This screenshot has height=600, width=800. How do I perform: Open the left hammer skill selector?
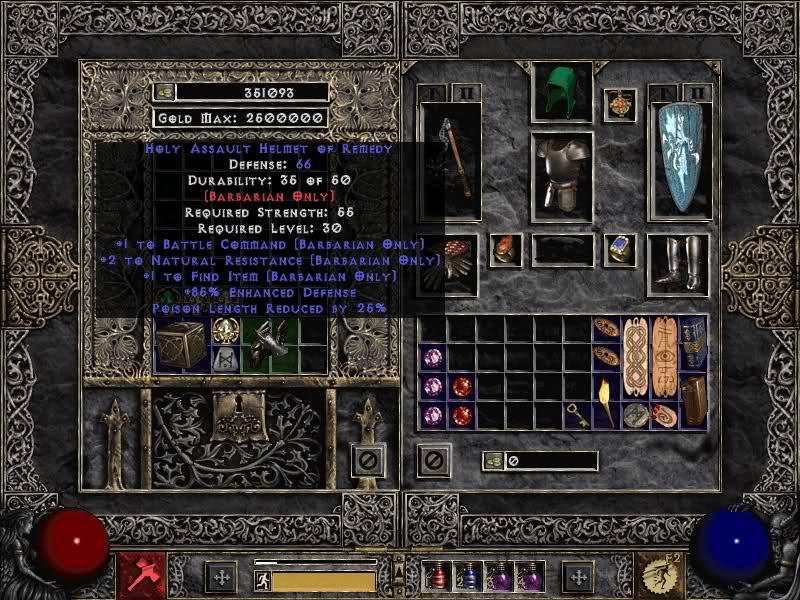point(135,574)
